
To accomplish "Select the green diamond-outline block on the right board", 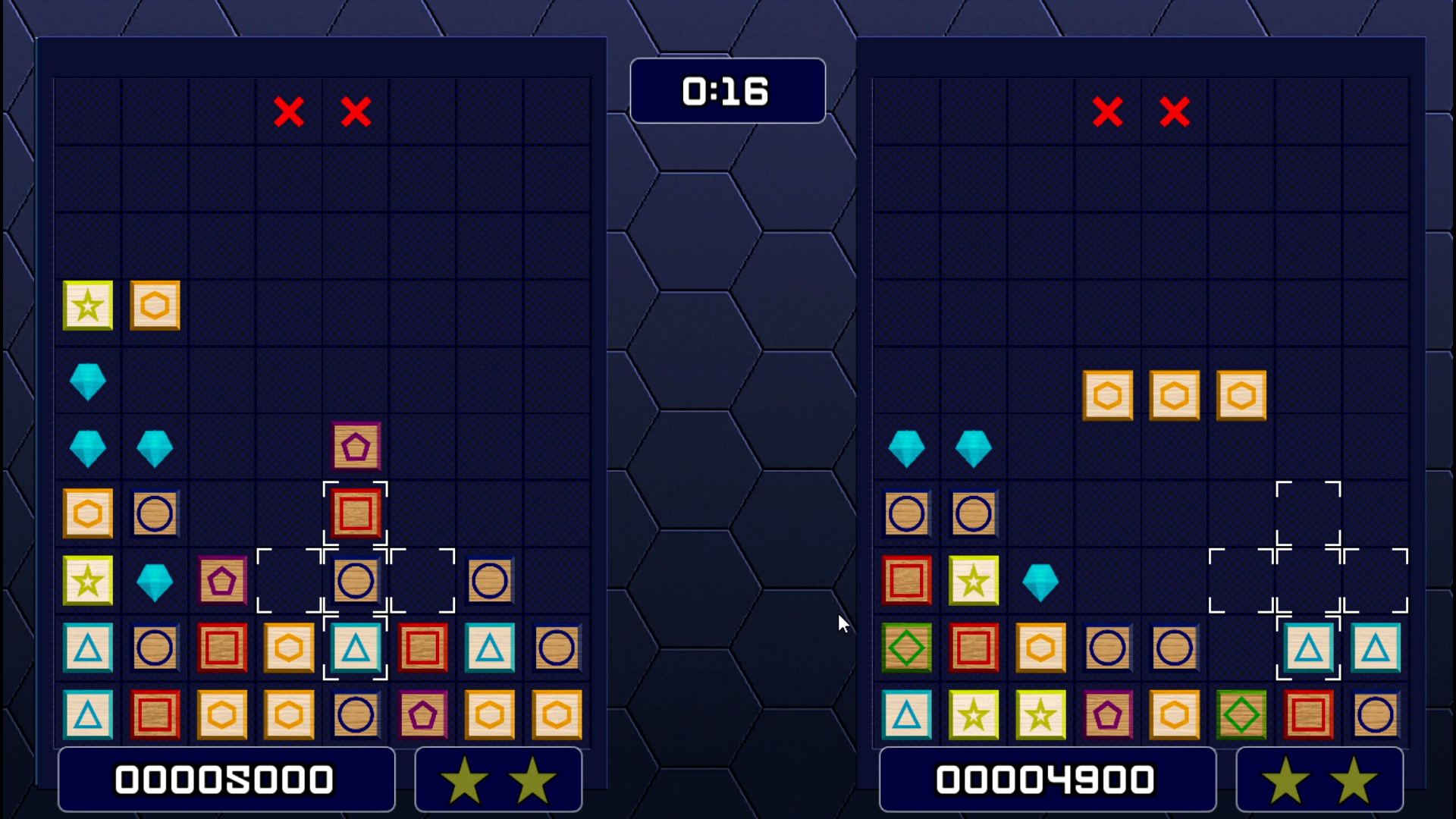I will pyautogui.click(x=907, y=647).
